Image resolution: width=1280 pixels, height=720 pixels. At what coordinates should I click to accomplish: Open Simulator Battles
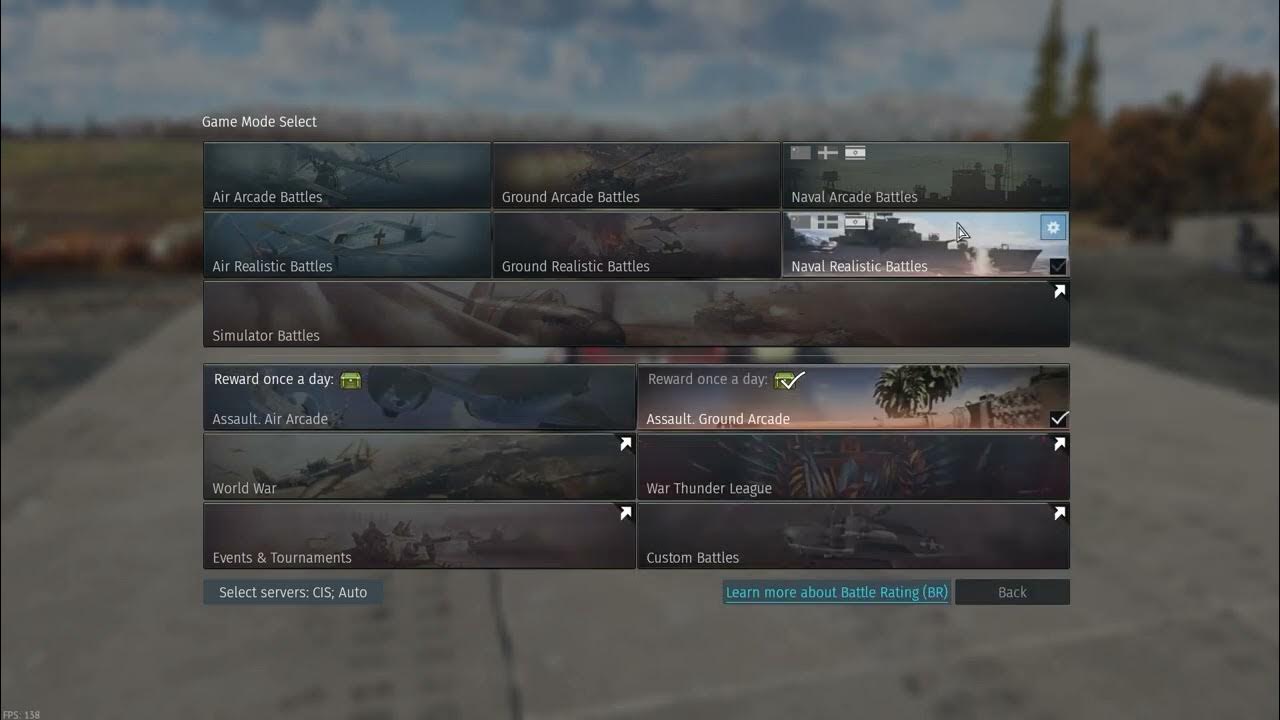(635, 314)
